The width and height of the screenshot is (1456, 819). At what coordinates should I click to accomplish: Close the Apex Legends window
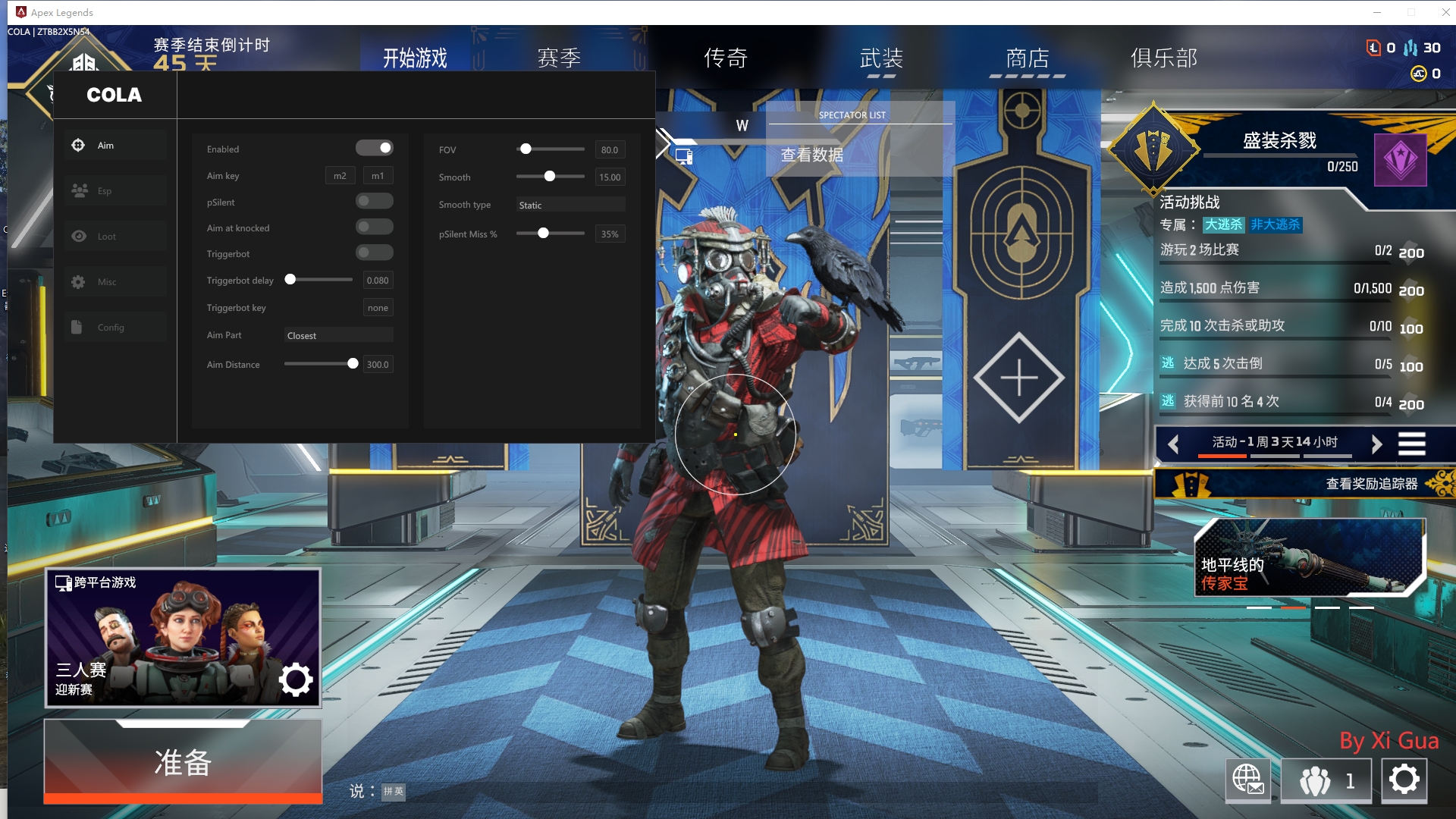1445,12
